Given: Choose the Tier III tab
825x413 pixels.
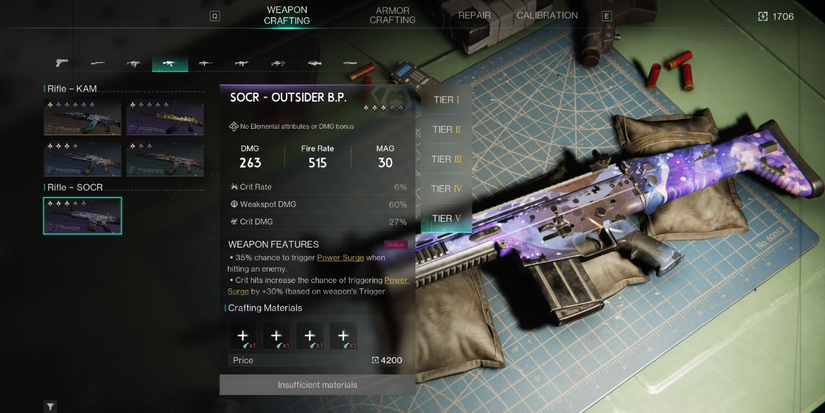Looking at the screenshot, I should (446, 159).
